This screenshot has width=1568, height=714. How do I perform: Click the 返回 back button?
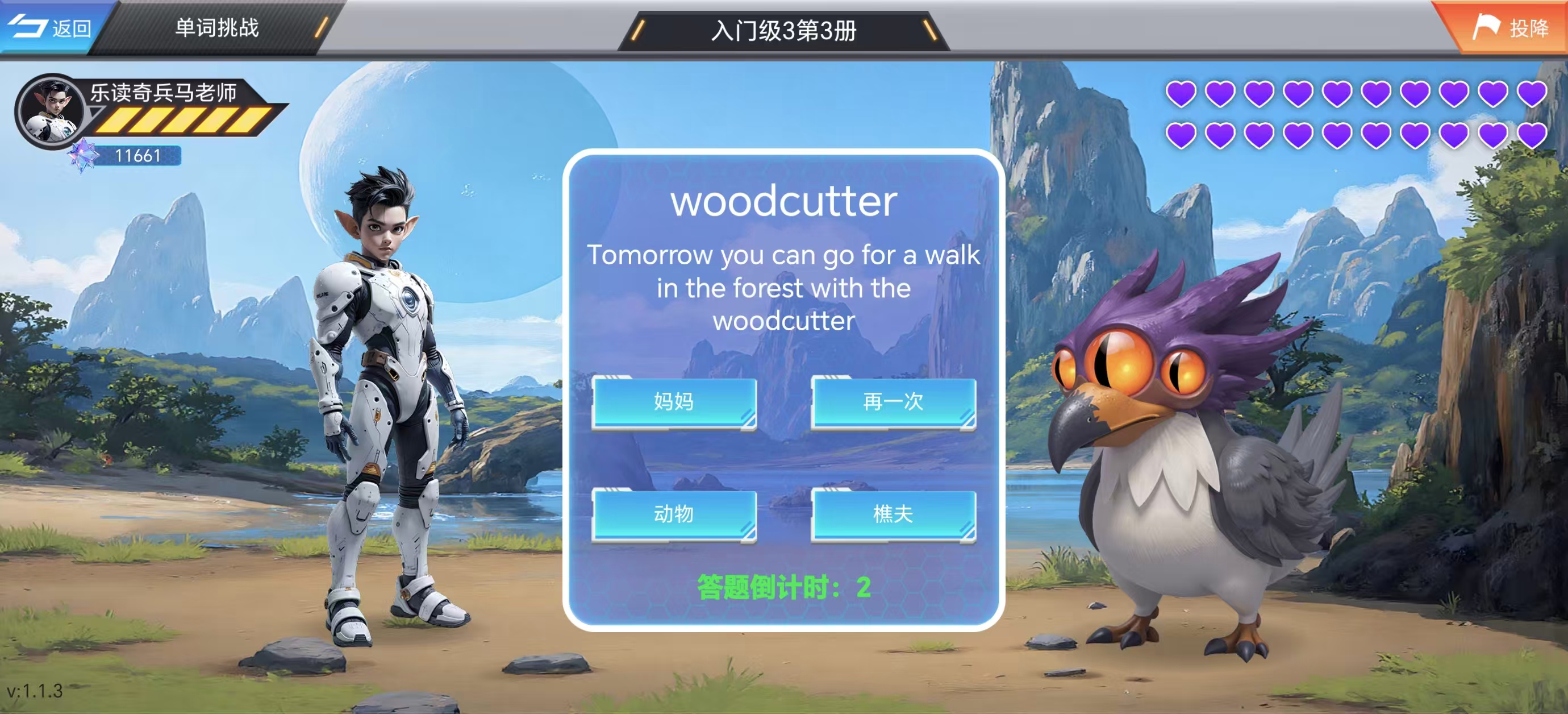pyautogui.click(x=52, y=27)
